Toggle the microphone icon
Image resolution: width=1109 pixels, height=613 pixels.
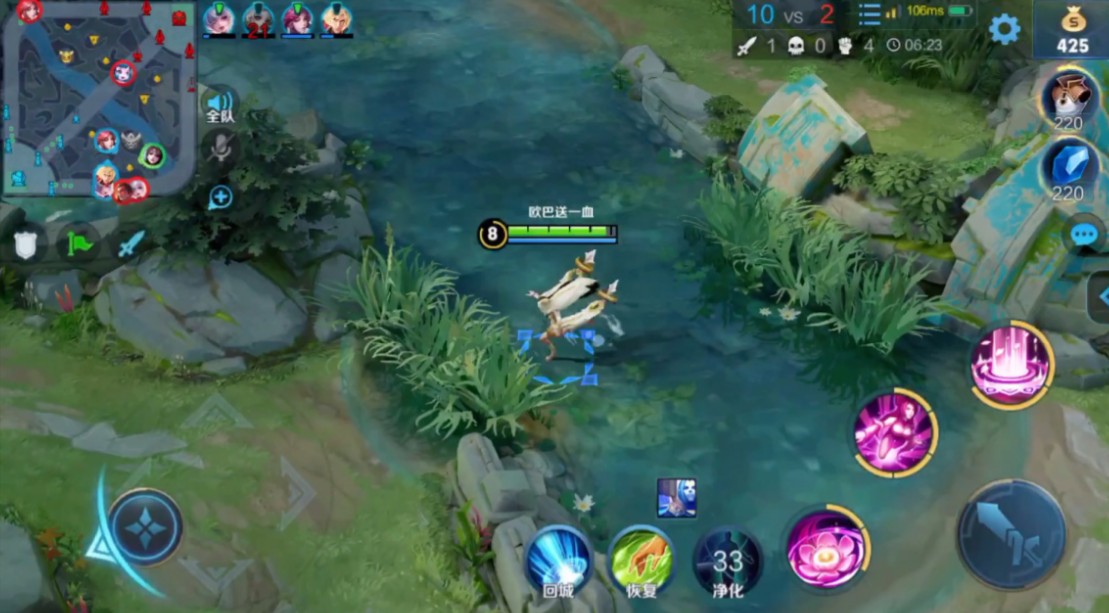pos(220,148)
